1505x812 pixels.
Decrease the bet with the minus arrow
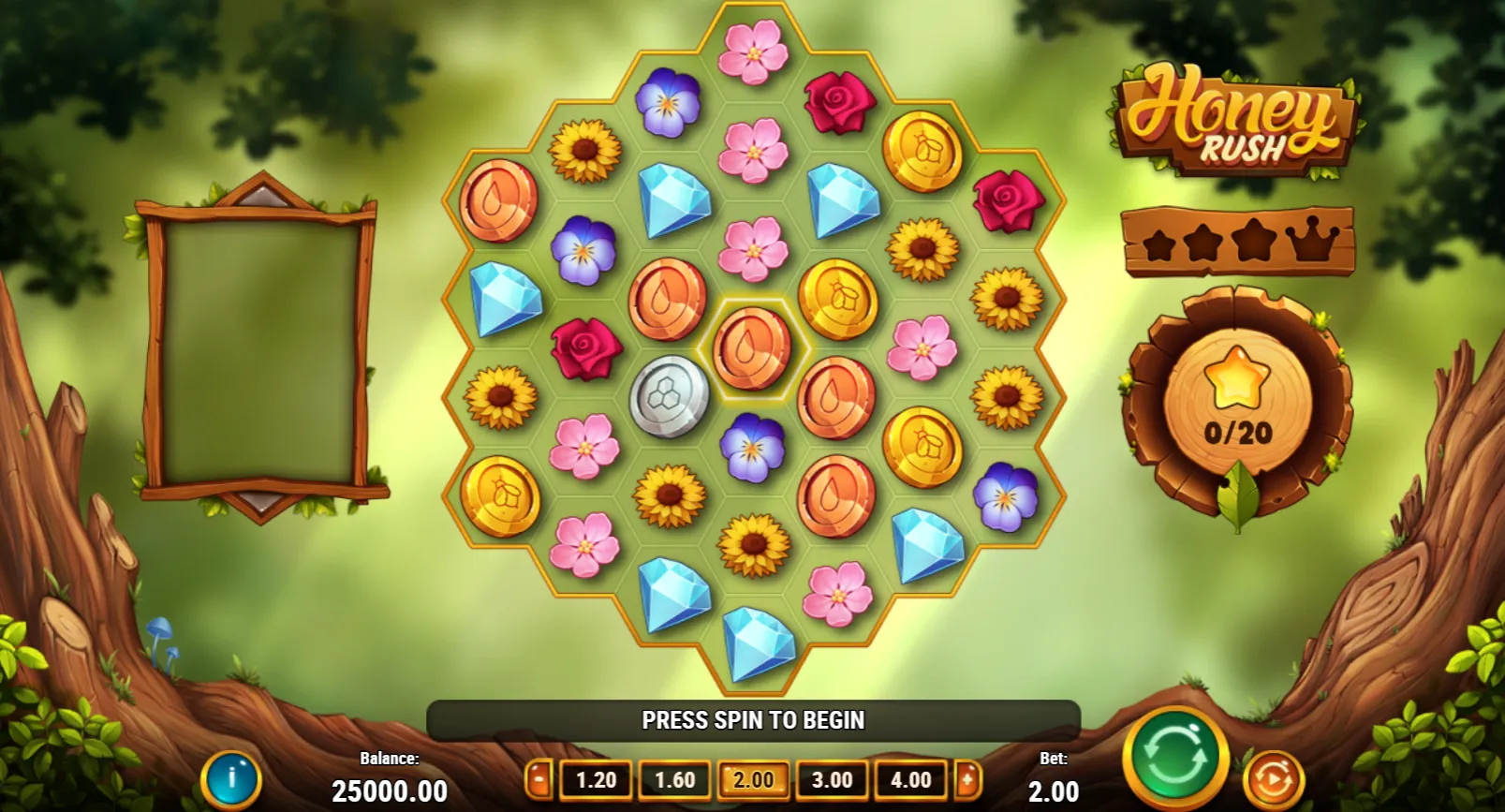(539, 779)
